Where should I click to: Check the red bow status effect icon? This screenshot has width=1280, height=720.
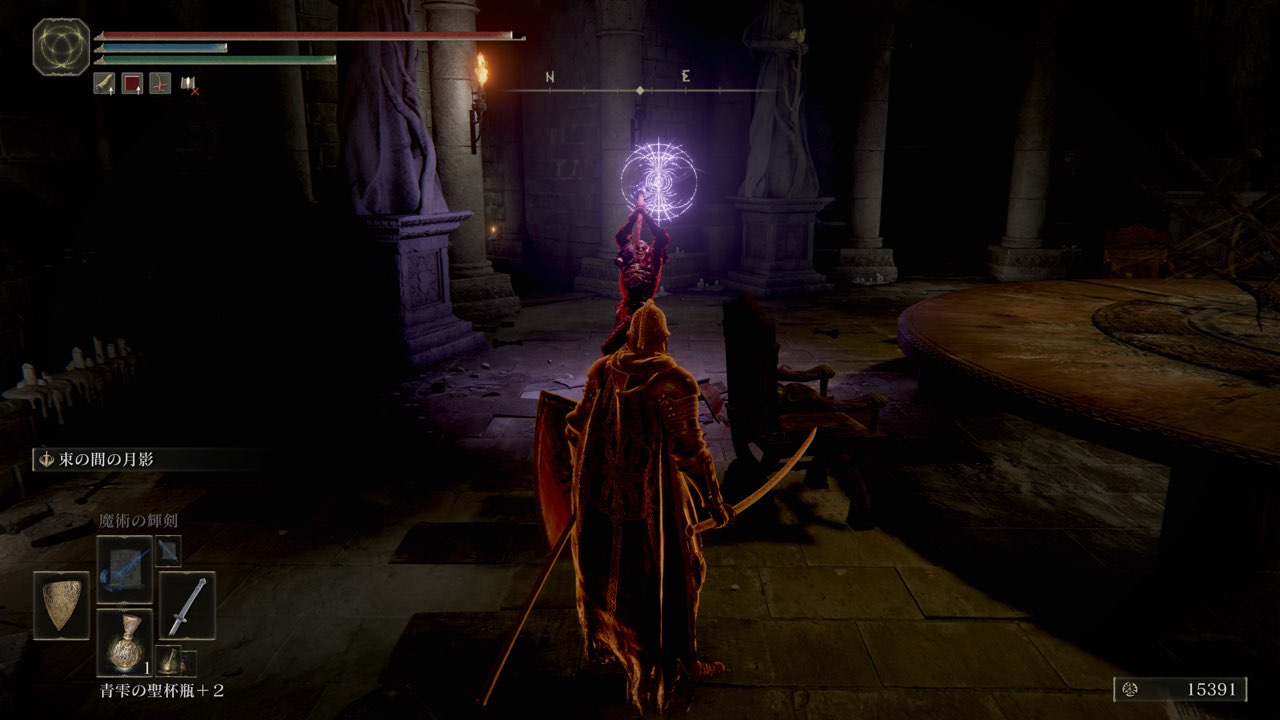coord(160,84)
